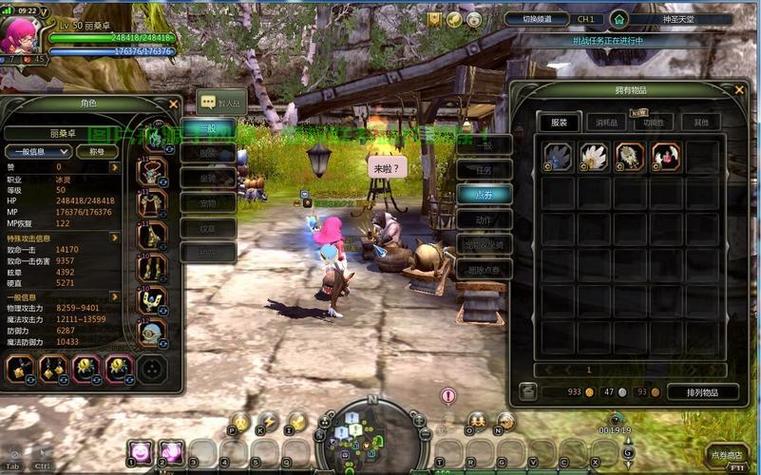The image size is (761, 475).
Task: Select the 动作 category button
Action: coord(485,219)
